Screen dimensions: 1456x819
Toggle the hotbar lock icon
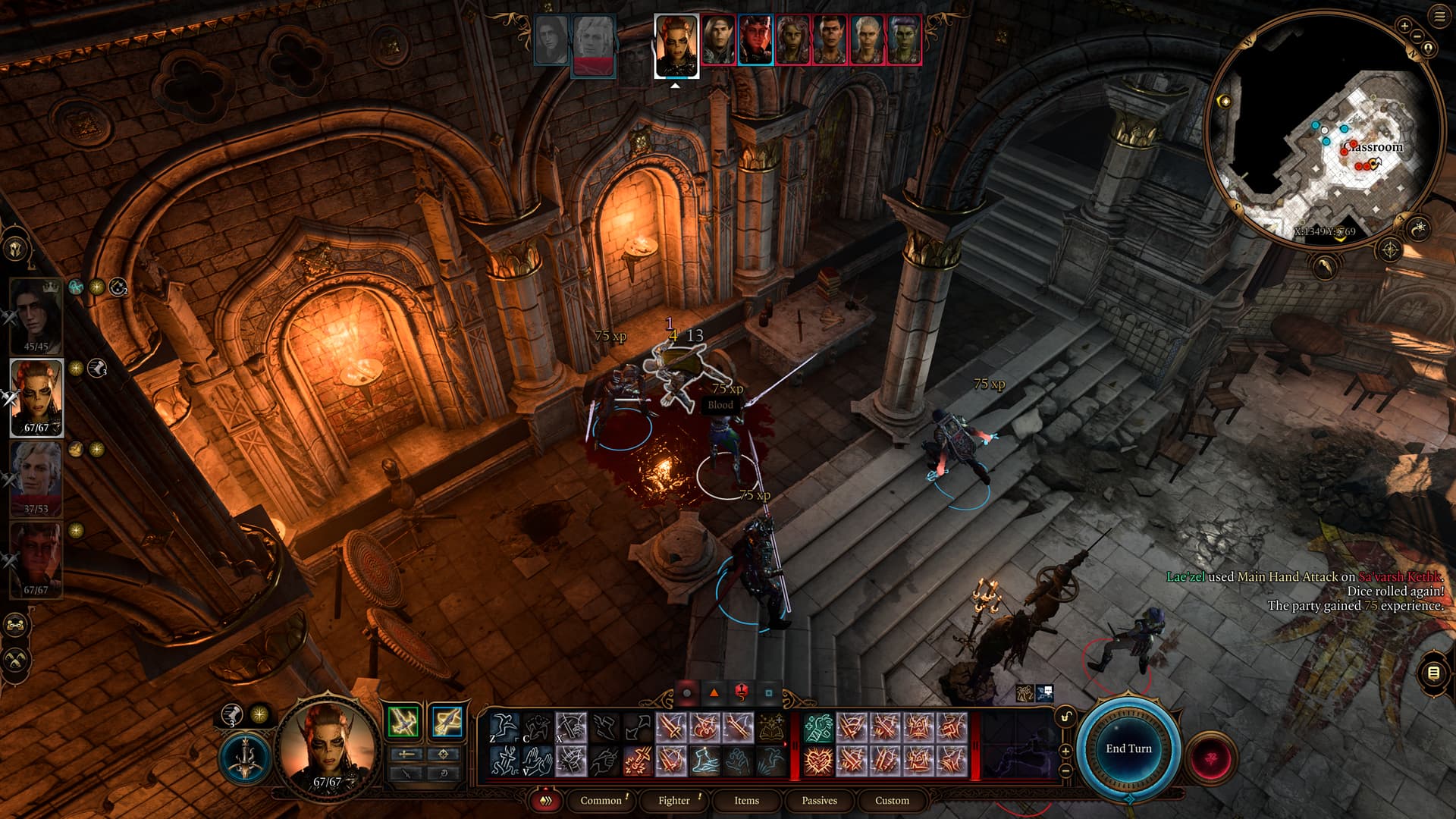(x=1066, y=717)
